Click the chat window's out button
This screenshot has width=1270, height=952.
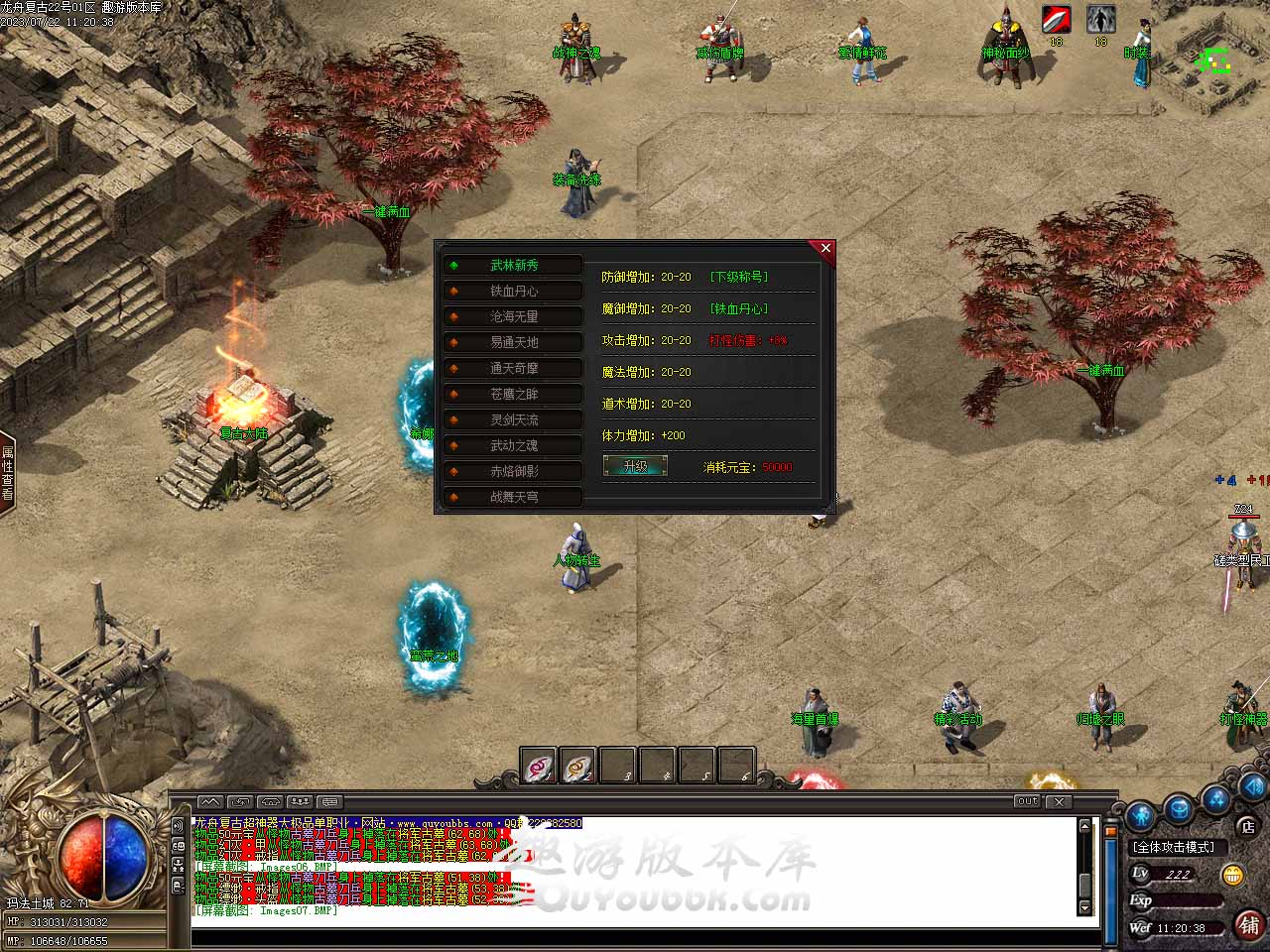(1027, 801)
